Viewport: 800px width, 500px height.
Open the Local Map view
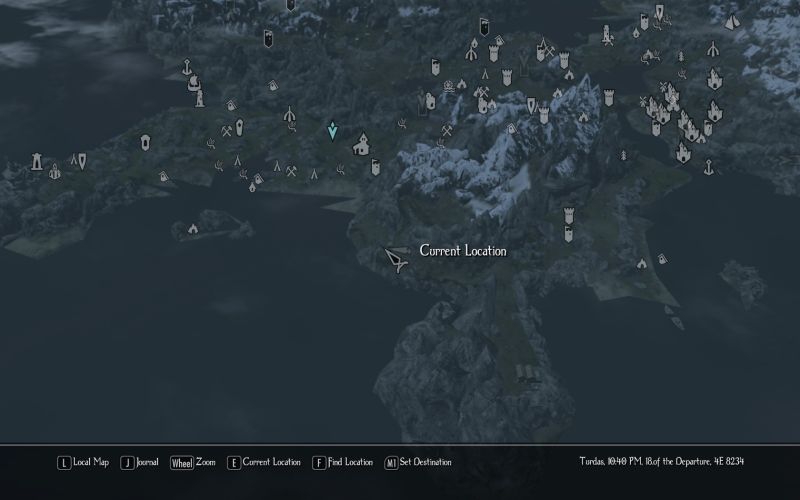[x=84, y=462]
